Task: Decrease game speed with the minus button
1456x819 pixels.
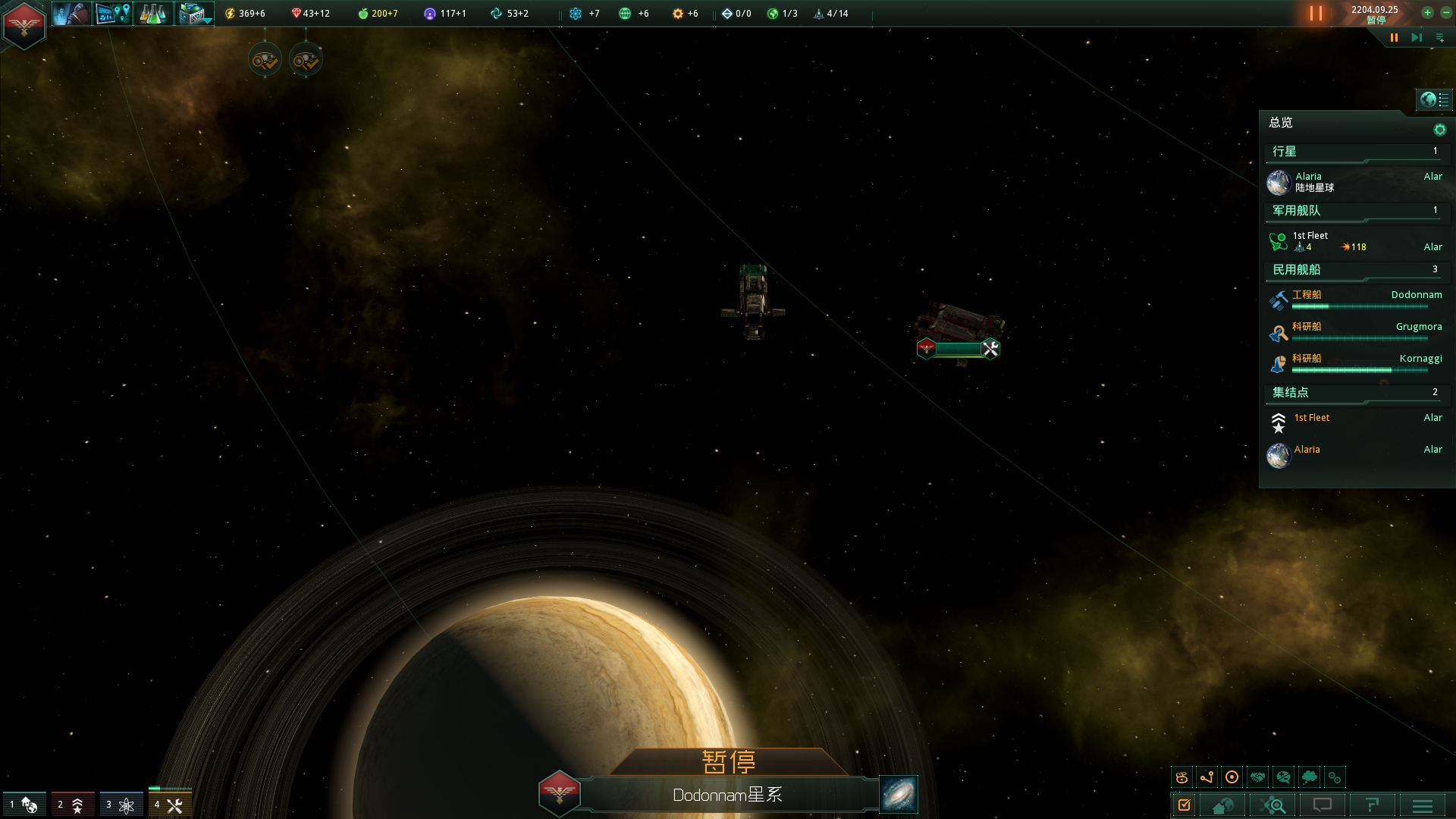Action: [x=1446, y=13]
